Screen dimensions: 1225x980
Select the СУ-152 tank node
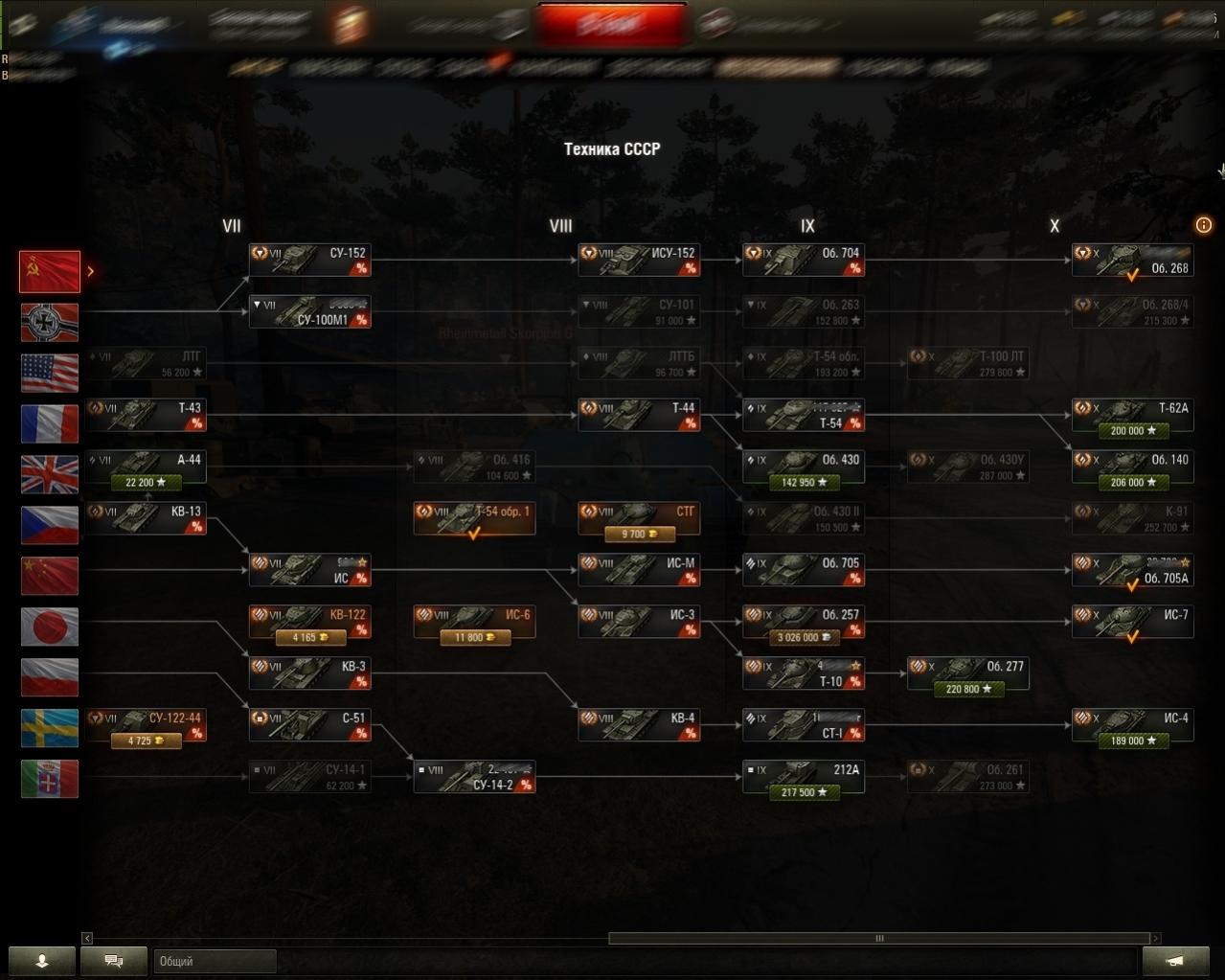[309, 260]
